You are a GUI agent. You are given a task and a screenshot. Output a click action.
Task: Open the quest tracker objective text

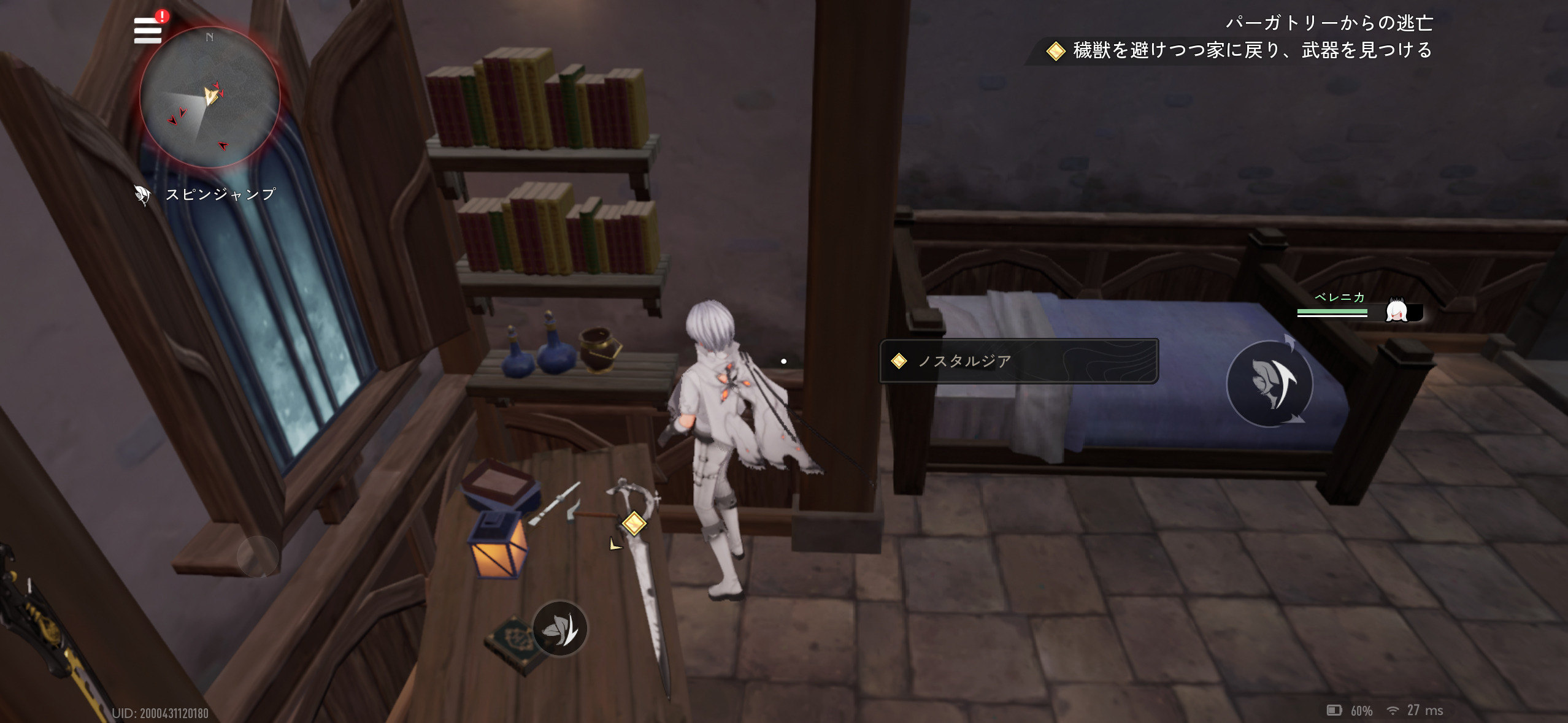[1251, 50]
